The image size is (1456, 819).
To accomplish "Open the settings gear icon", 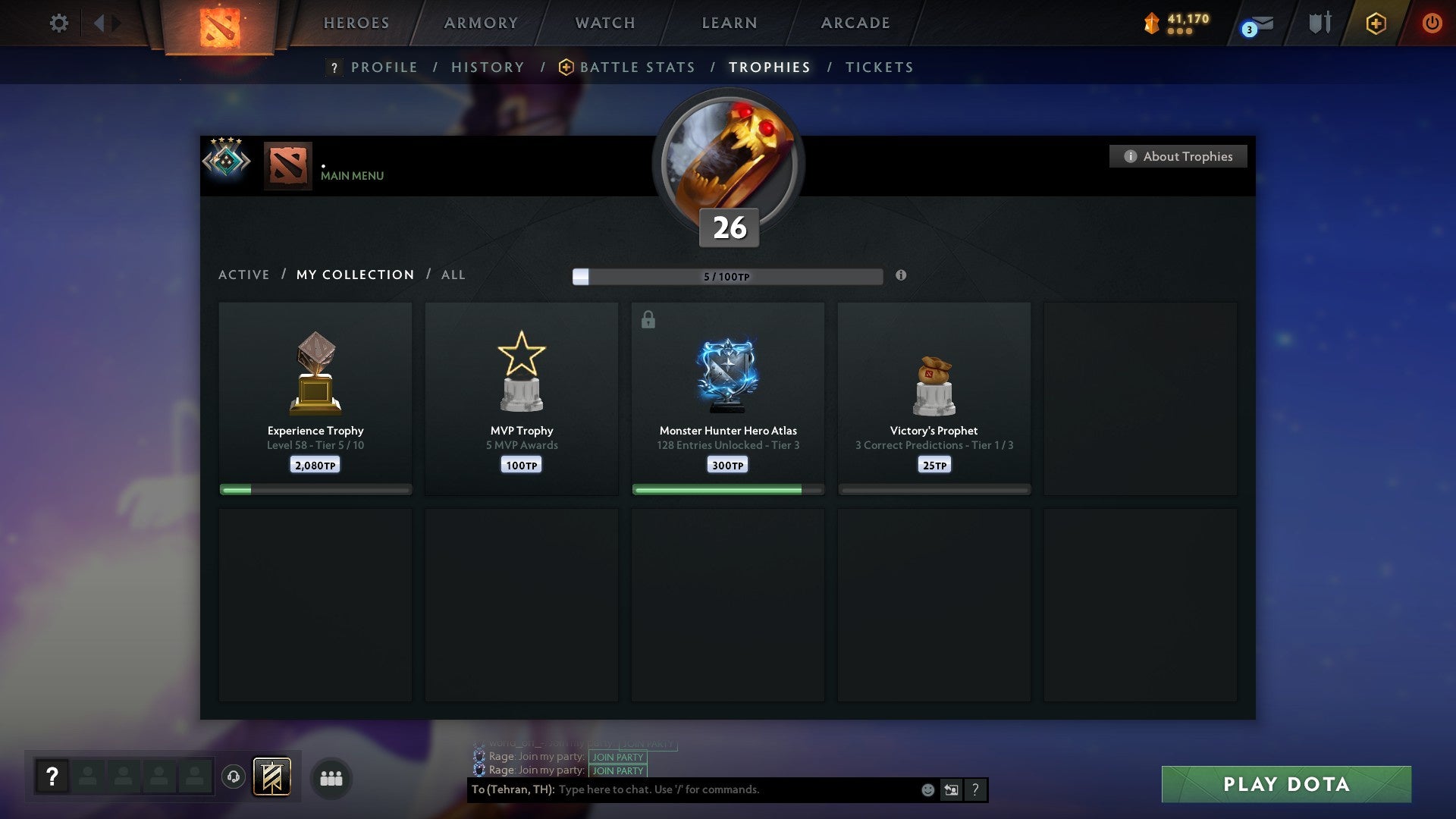I will (x=58, y=23).
